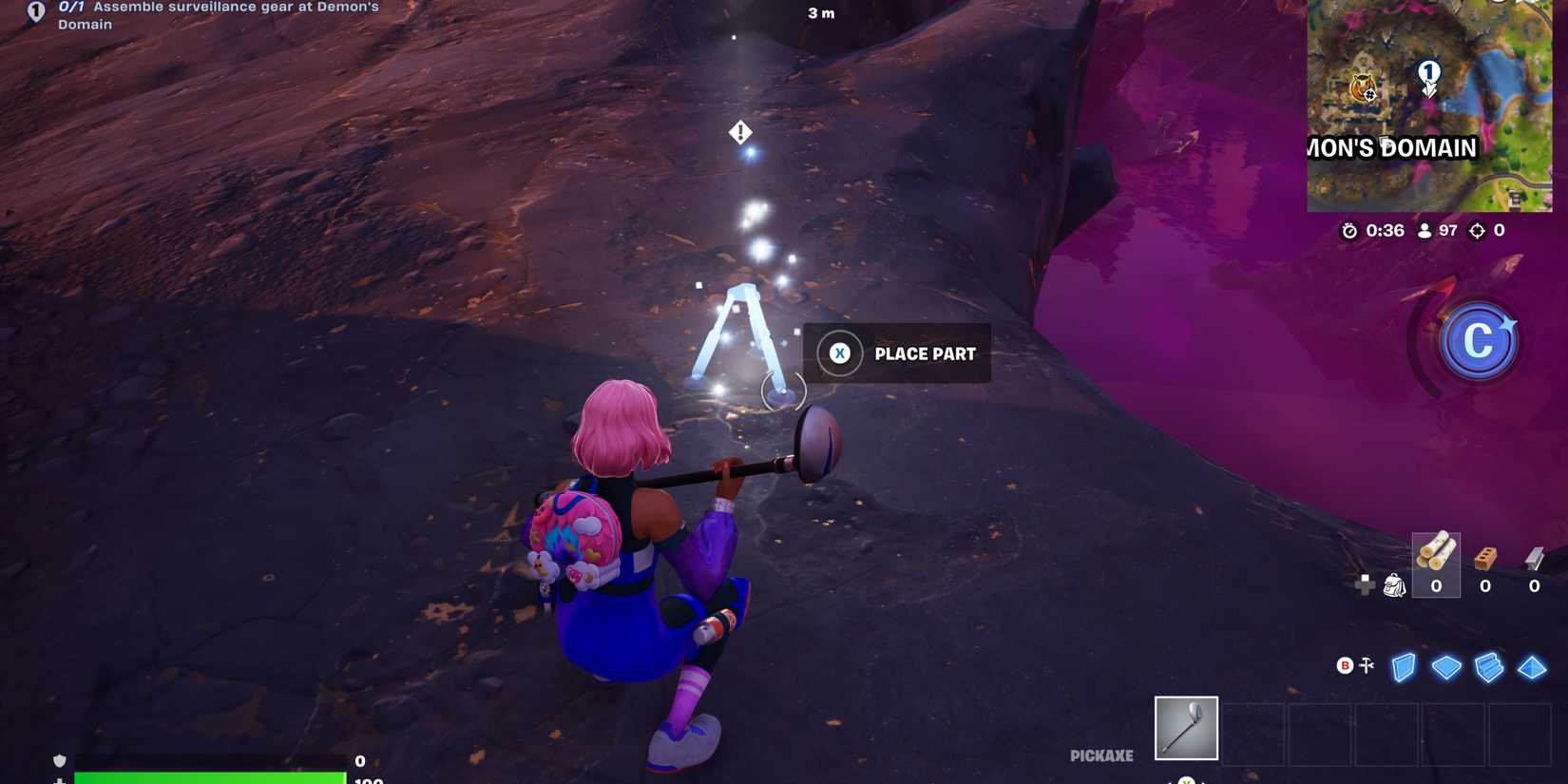The image size is (1568, 784).
Task: Toggle pickaxe mode next to the B button
Action: click(x=1366, y=666)
